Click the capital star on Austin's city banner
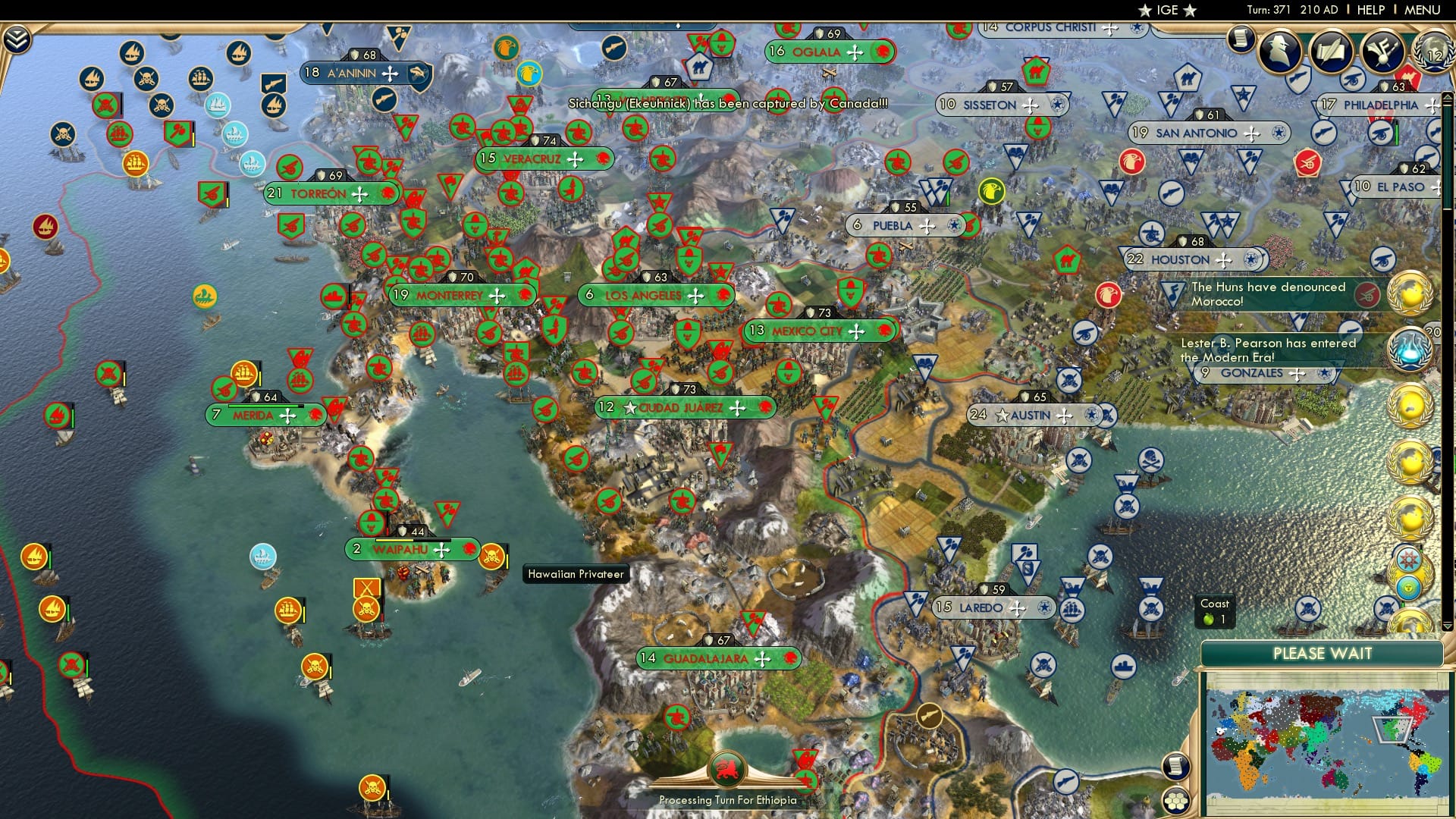Screen dimensions: 1456x819 point(1002,416)
